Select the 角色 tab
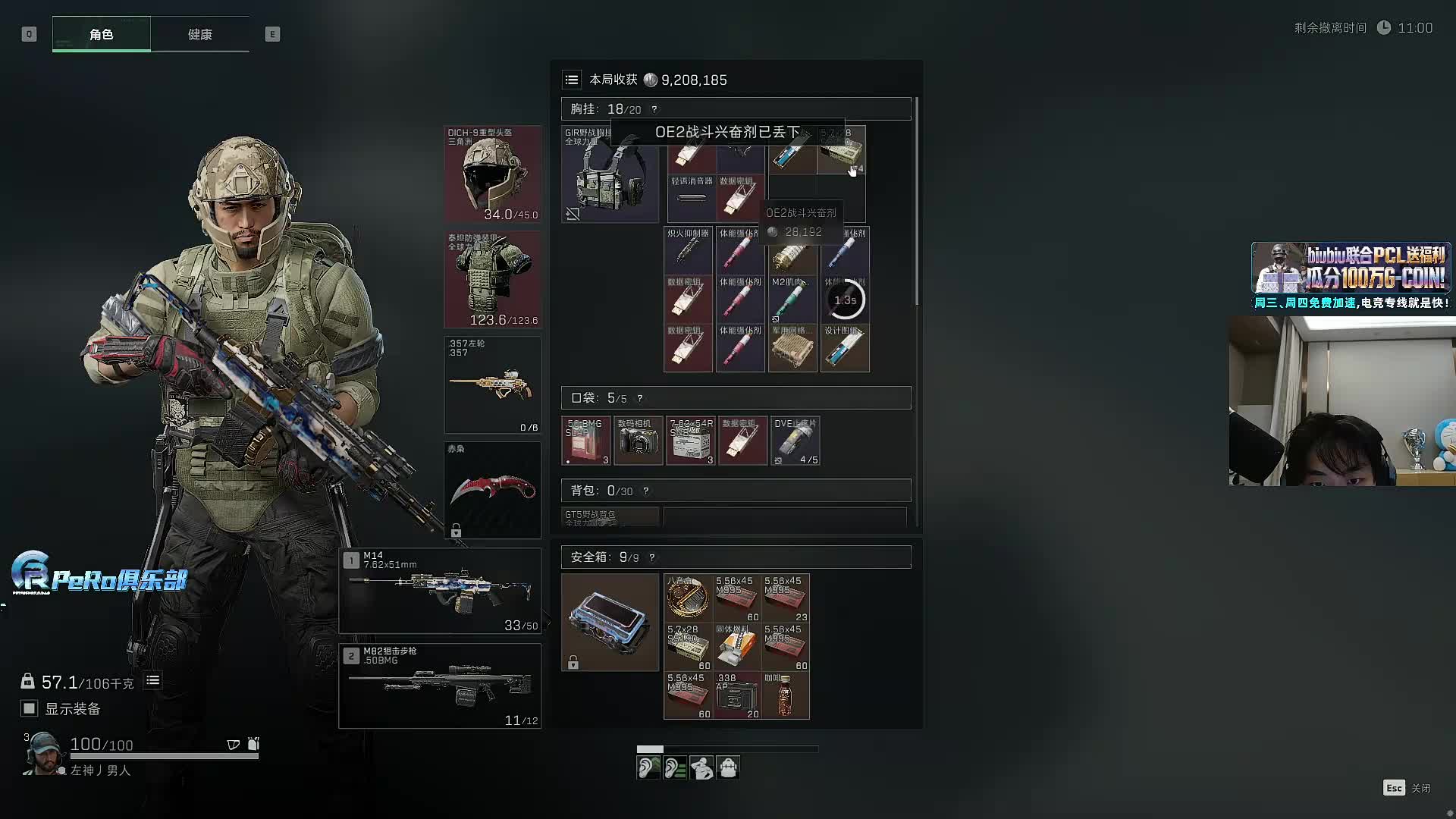Screen dimensions: 1456x819 point(101,34)
